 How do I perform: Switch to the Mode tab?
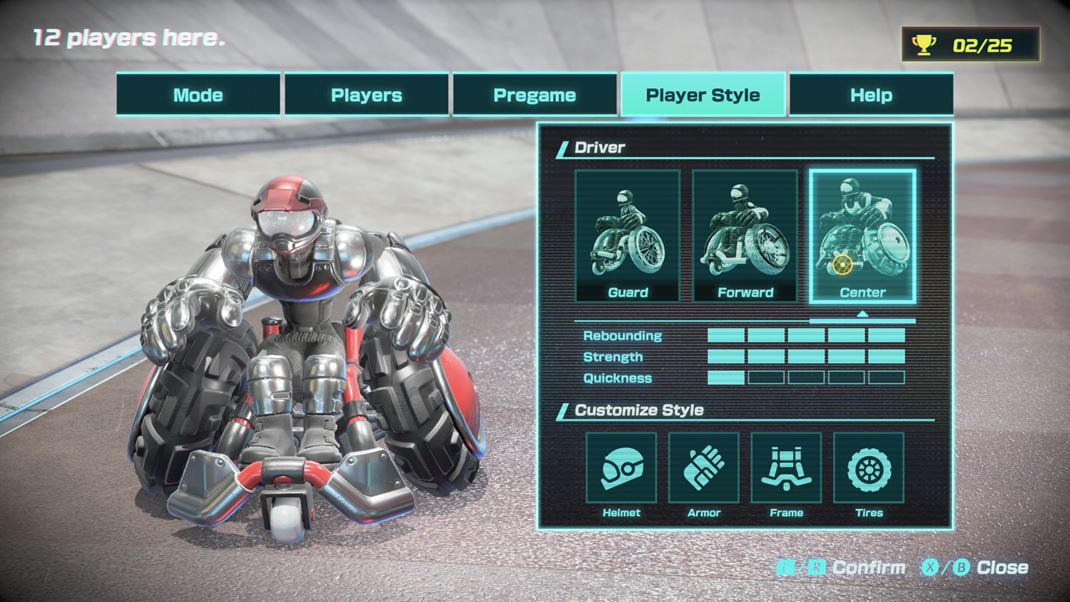coord(198,95)
